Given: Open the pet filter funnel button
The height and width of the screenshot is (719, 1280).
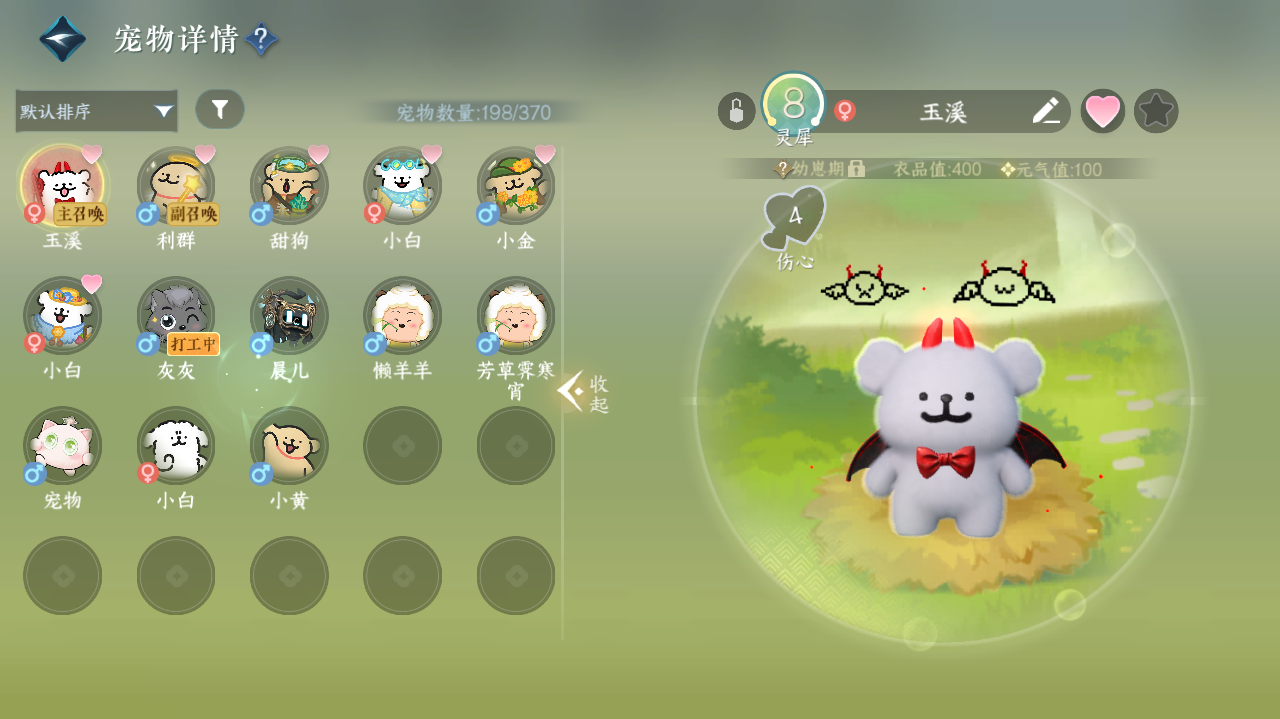Looking at the screenshot, I should pos(220,109).
